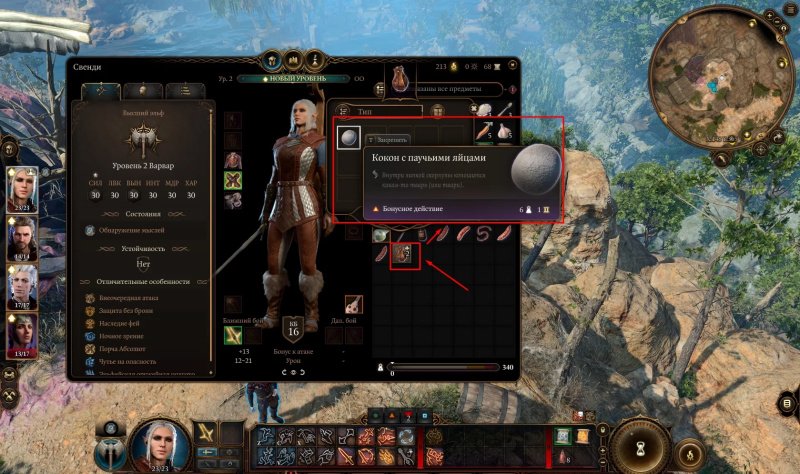Click the melee weapon slot below the character
The height and width of the screenshot is (474, 800).
pyautogui.click(x=233, y=334)
